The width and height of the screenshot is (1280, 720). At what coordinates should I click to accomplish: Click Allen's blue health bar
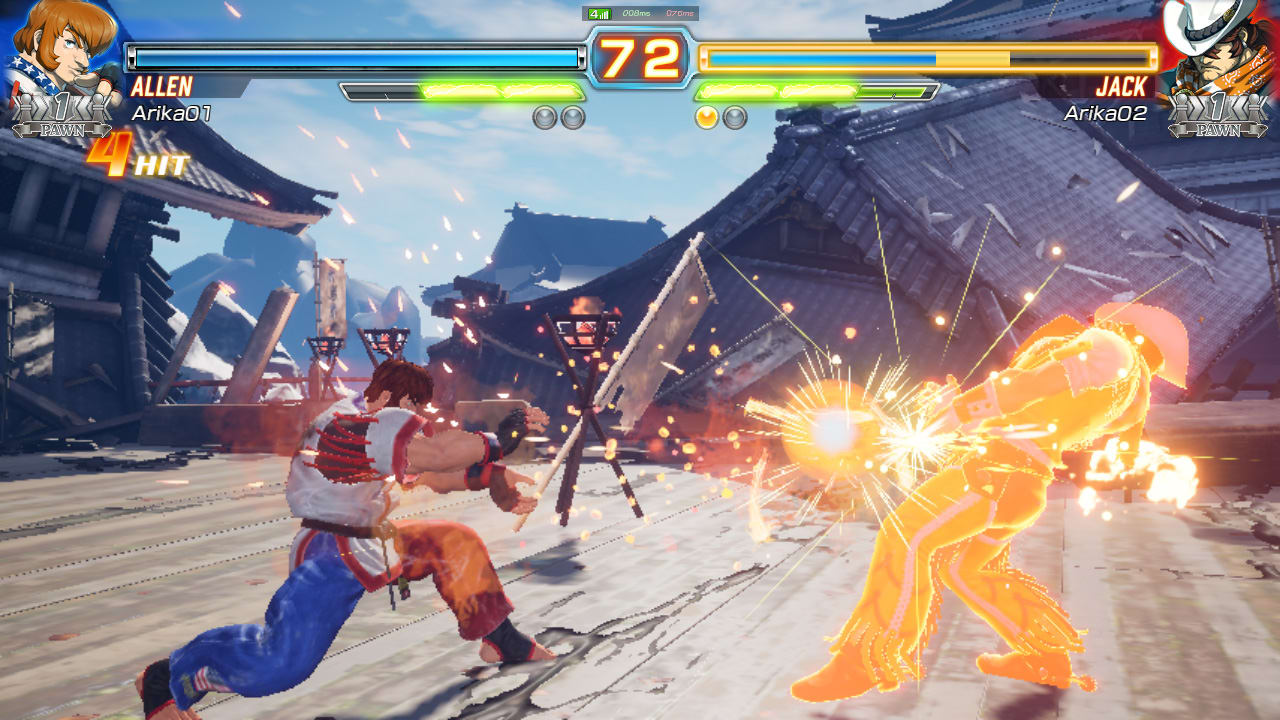coord(350,57)
